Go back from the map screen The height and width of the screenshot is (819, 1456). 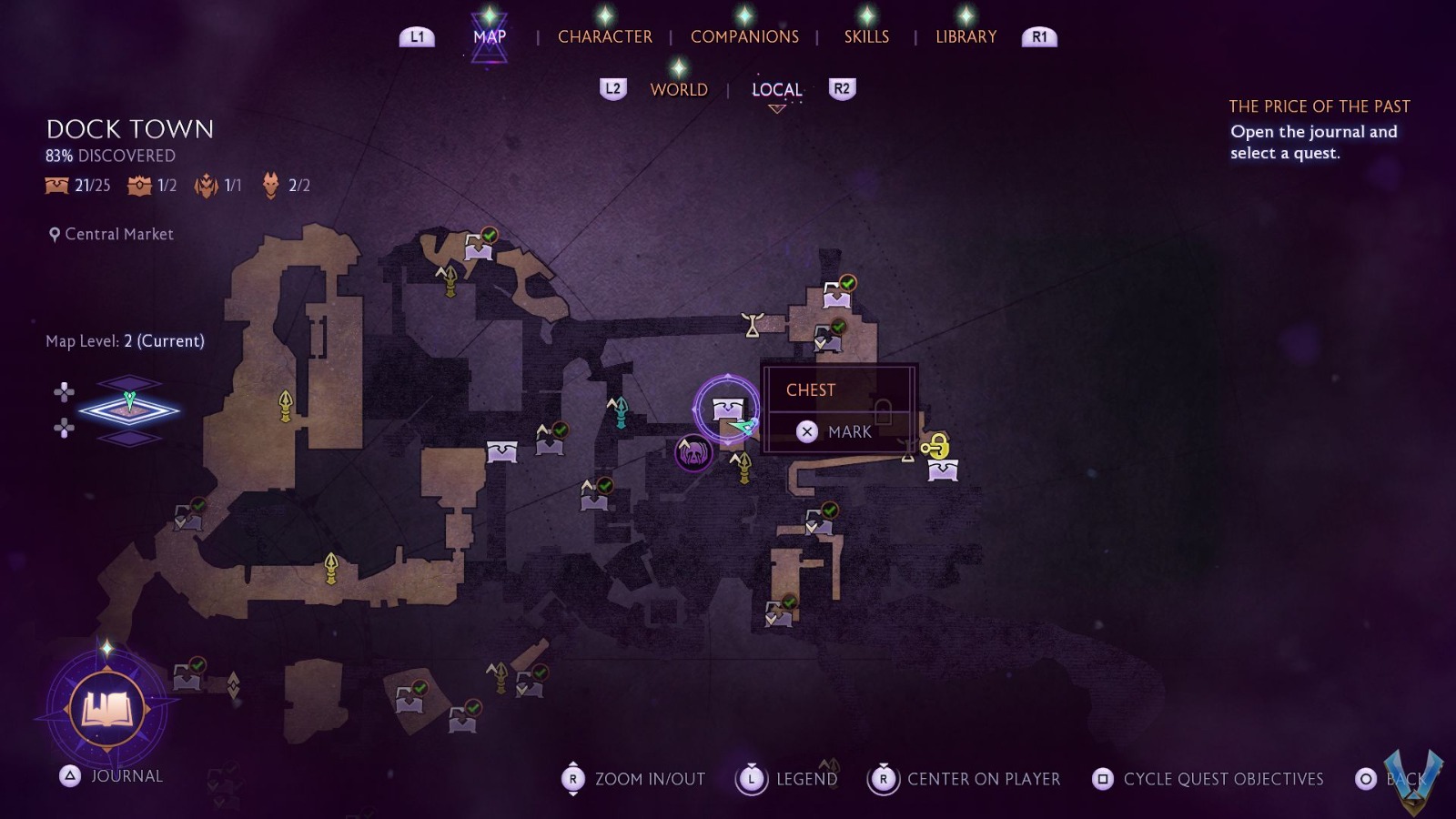[x=1392, y=779]
